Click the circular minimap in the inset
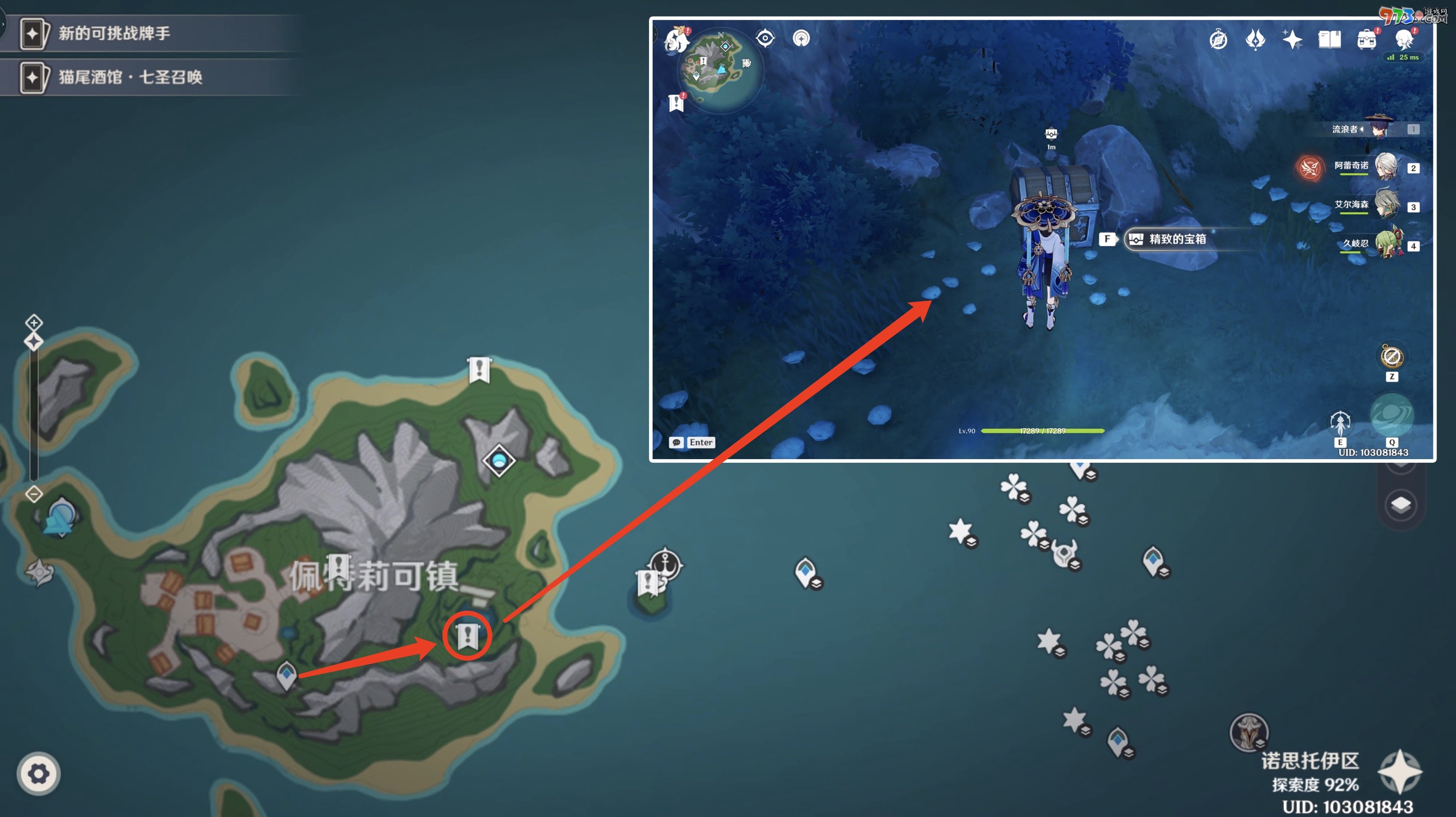Viewport: 1456px width, 817px height. pyautogui.click(x=720, y=70)
